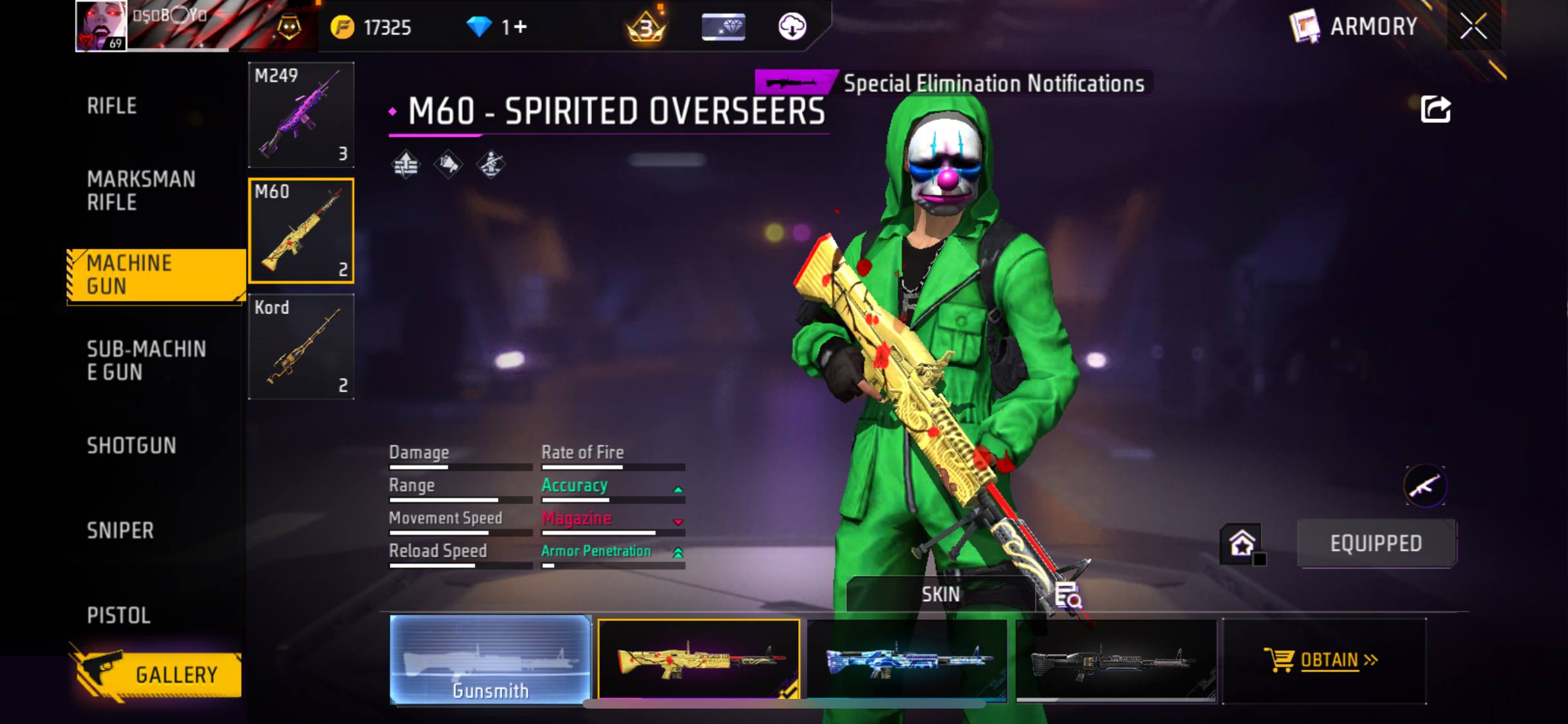Pick the blue M60 skin
The image size is (1568, 724).
(x=907, y=660)
